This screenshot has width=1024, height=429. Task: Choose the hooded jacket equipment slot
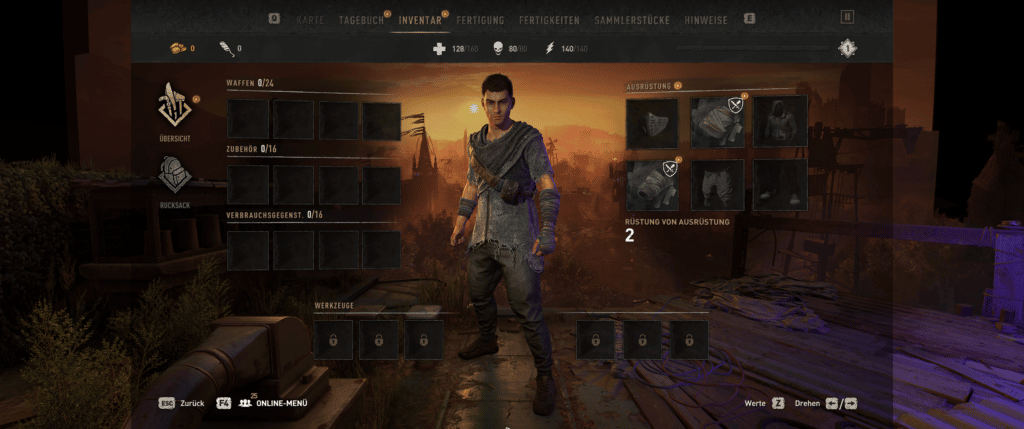click(780, 122)
